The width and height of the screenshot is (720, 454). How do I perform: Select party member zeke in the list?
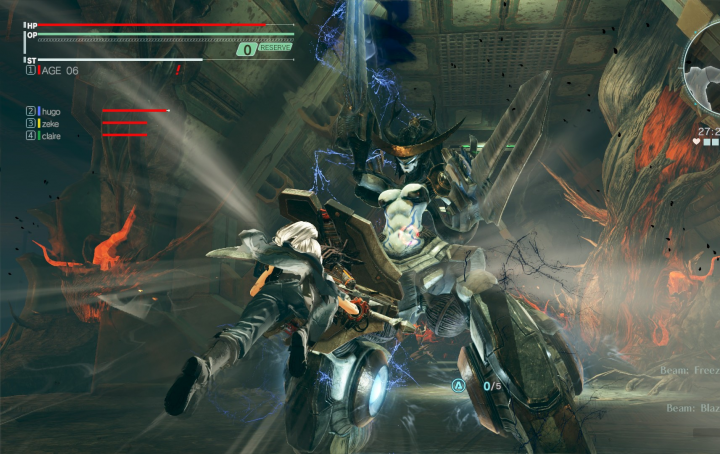tap(49, 123)
